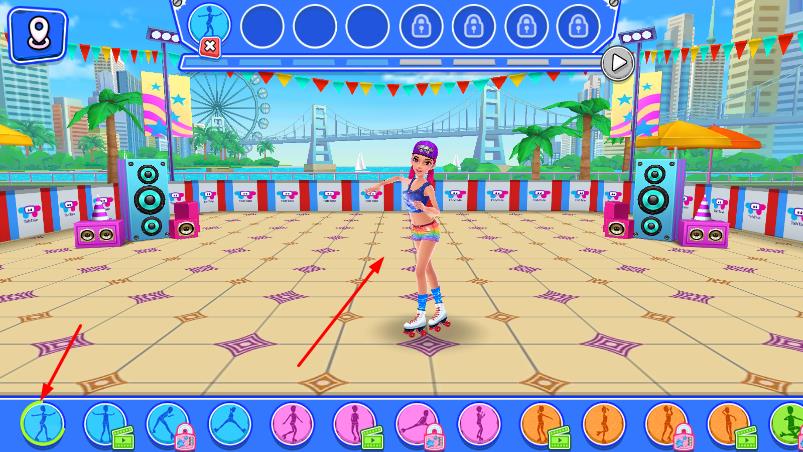Pick the green dance move at the bar's edge

(789, 424)
